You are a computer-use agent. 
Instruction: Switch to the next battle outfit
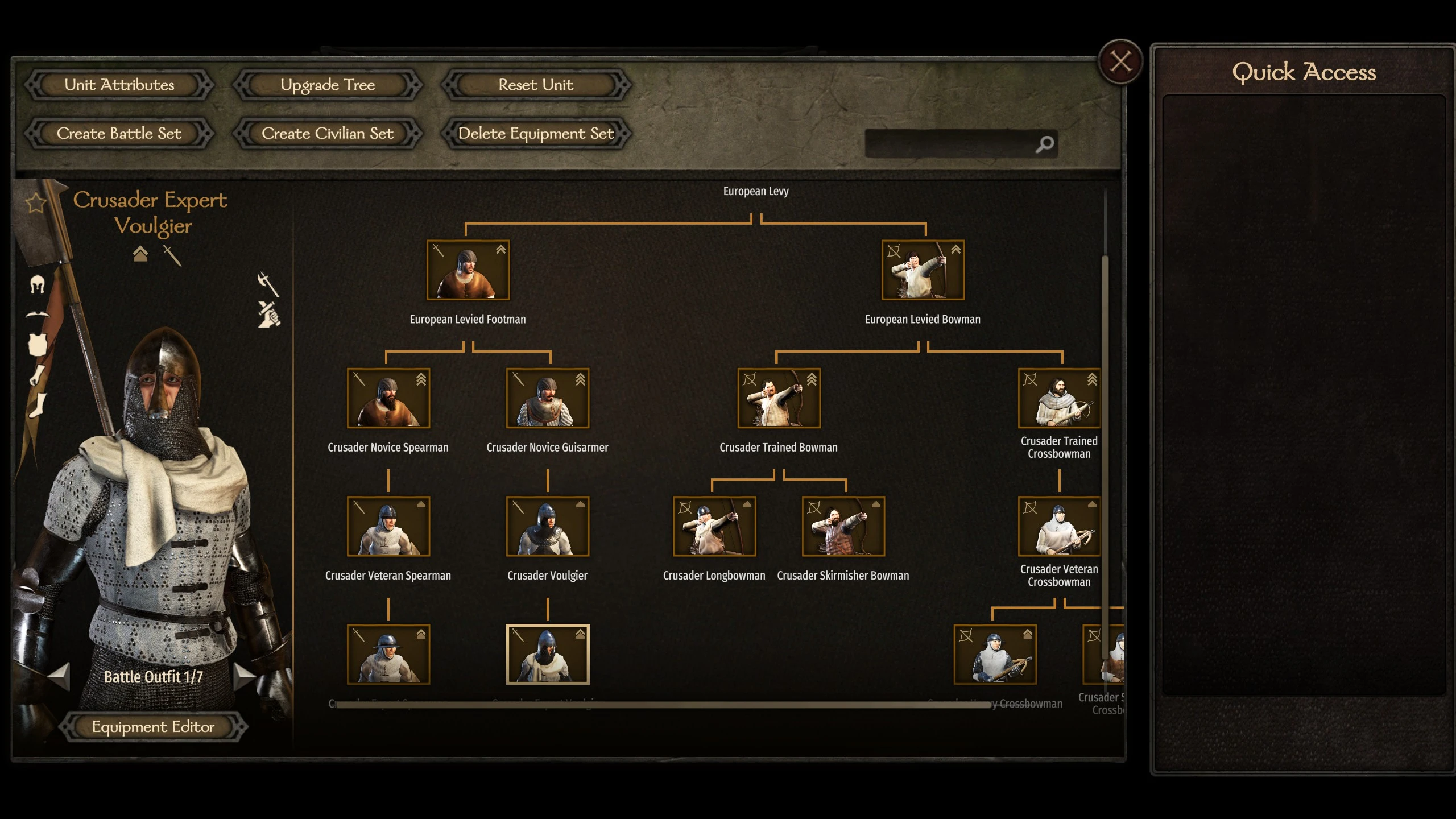point(245,676)
